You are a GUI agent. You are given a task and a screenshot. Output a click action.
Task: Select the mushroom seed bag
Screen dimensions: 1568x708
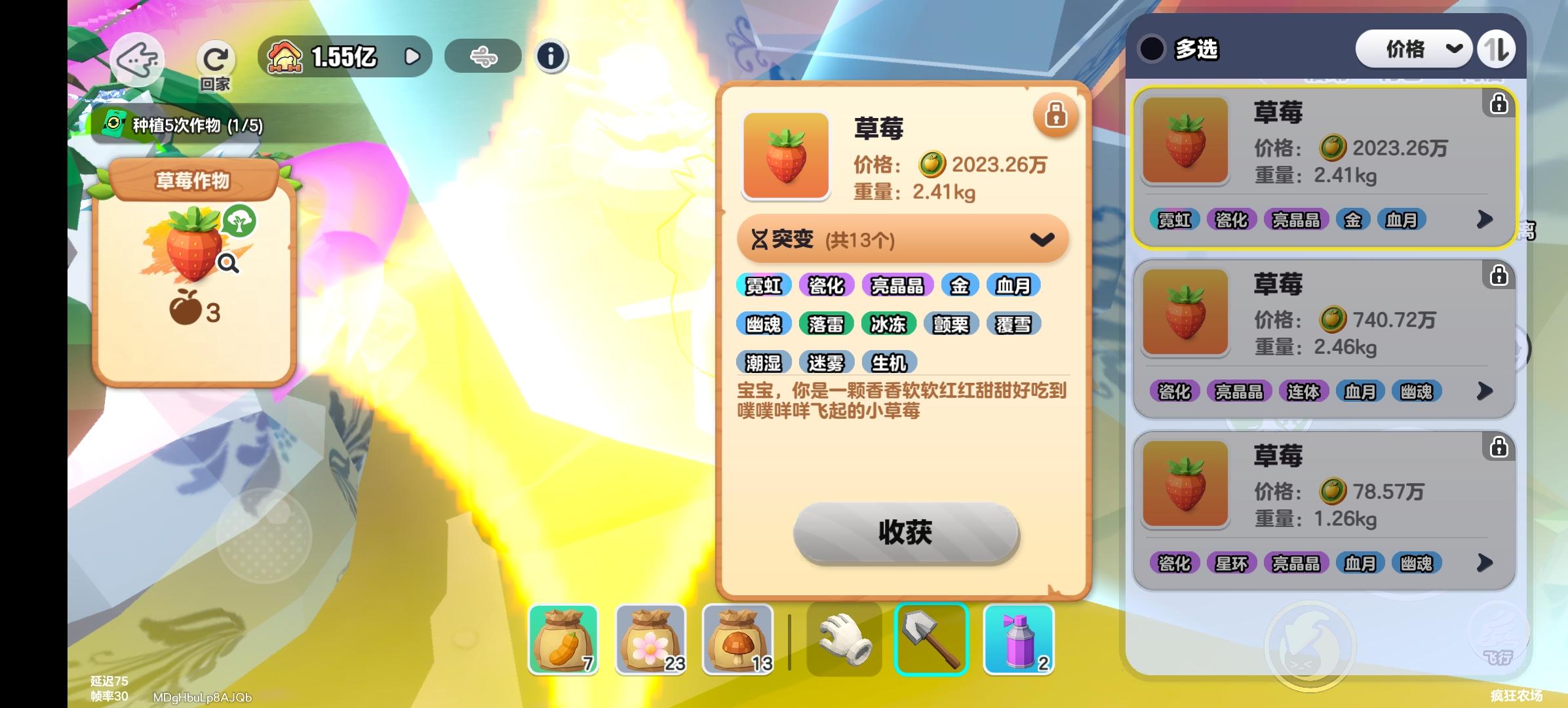[x=737, y=639]
